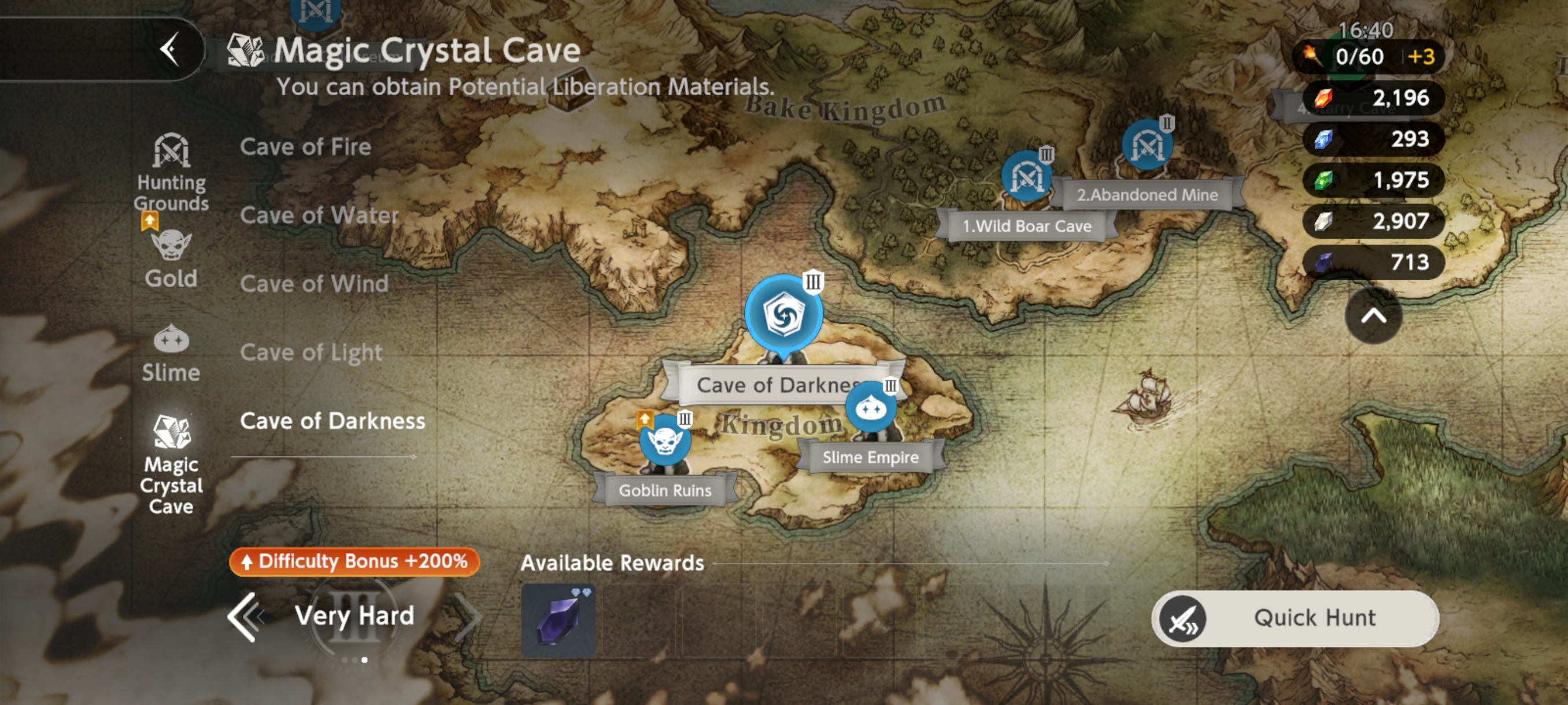Choose Cave of Water entry
The width and height of the screenshot is (1568, 705).
319,216
